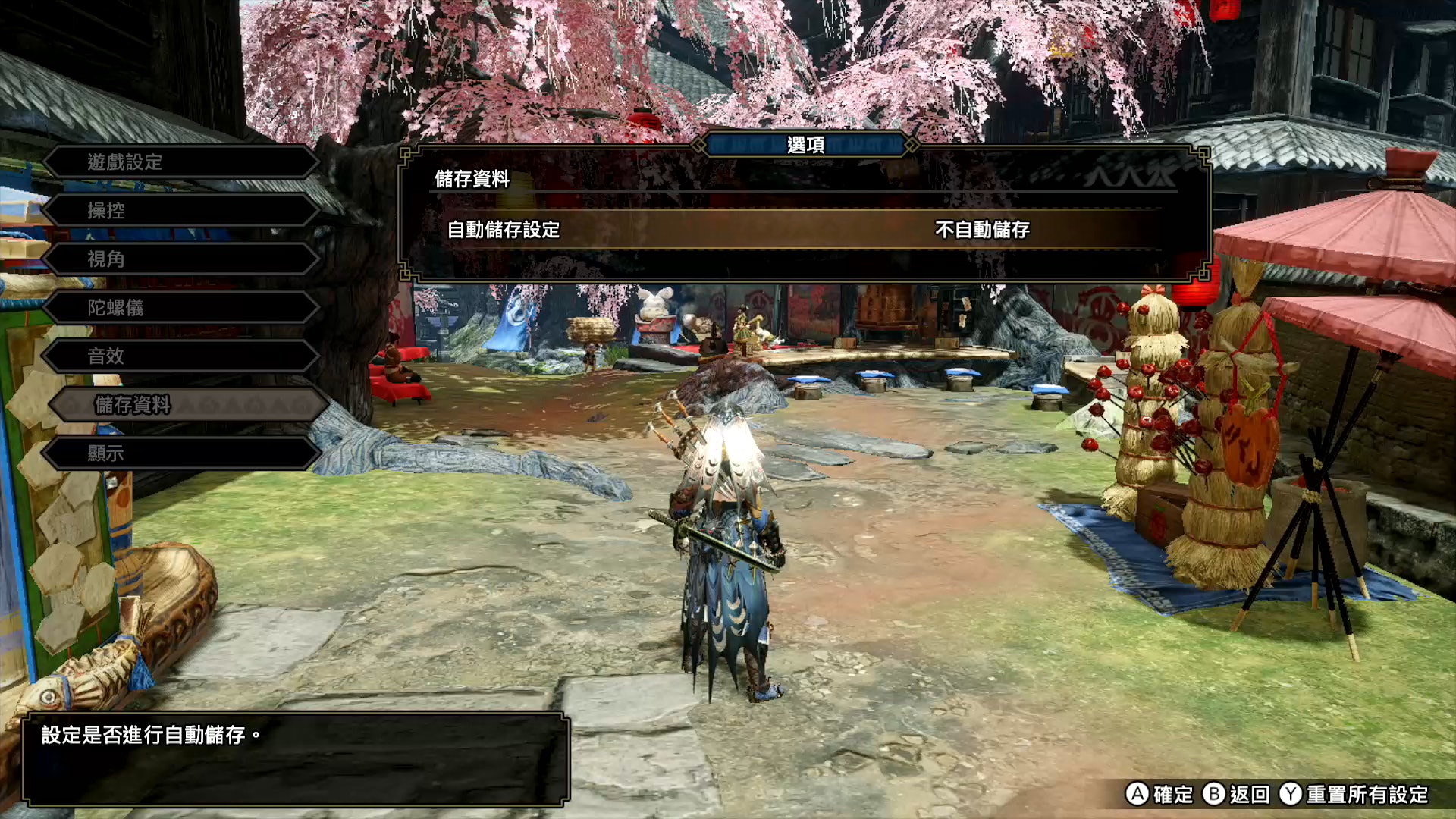Select the 操控 settings category

180,211
